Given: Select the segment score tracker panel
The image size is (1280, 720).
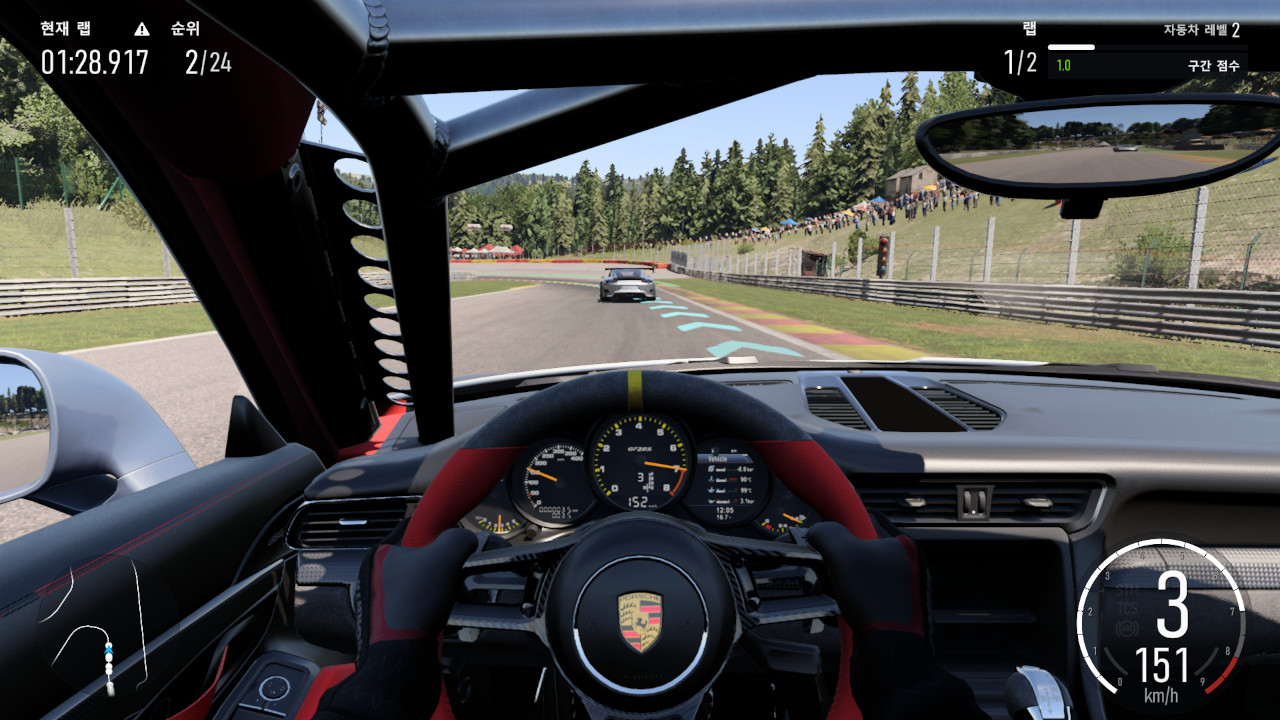Looking at the screenshot, I should (1146, 65).
